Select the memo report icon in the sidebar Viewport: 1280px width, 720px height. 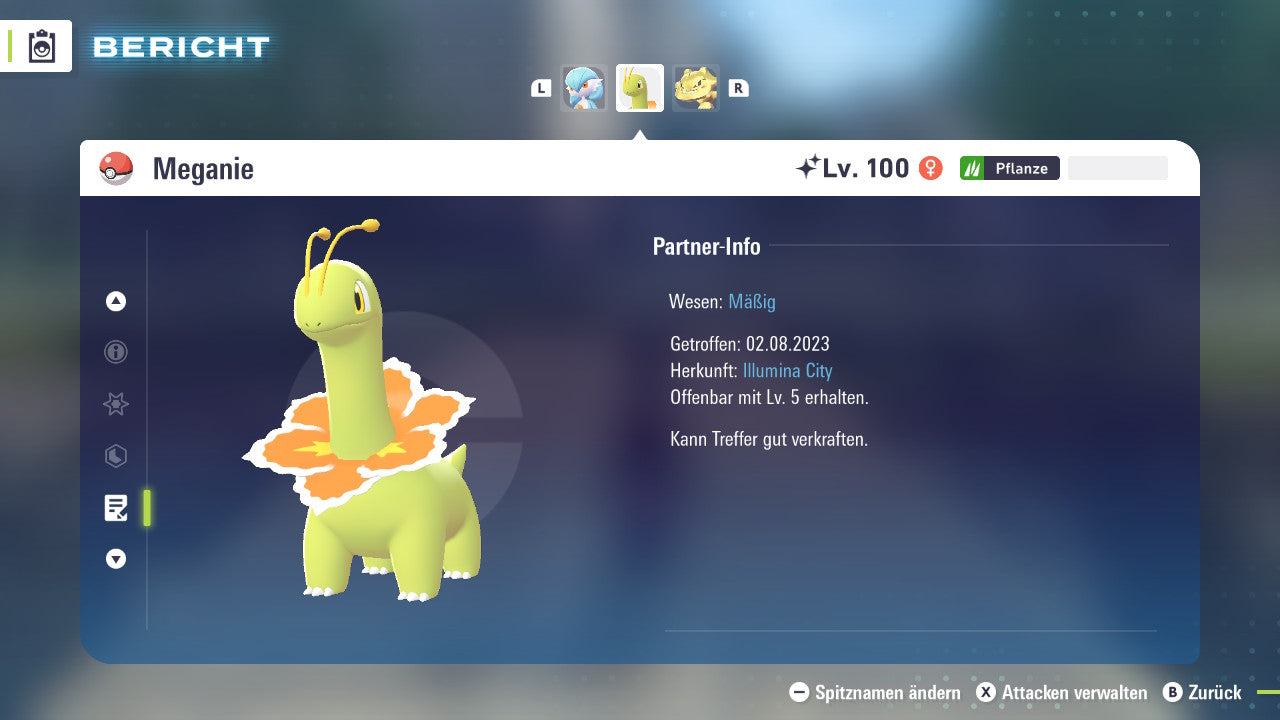click(116, 507)
